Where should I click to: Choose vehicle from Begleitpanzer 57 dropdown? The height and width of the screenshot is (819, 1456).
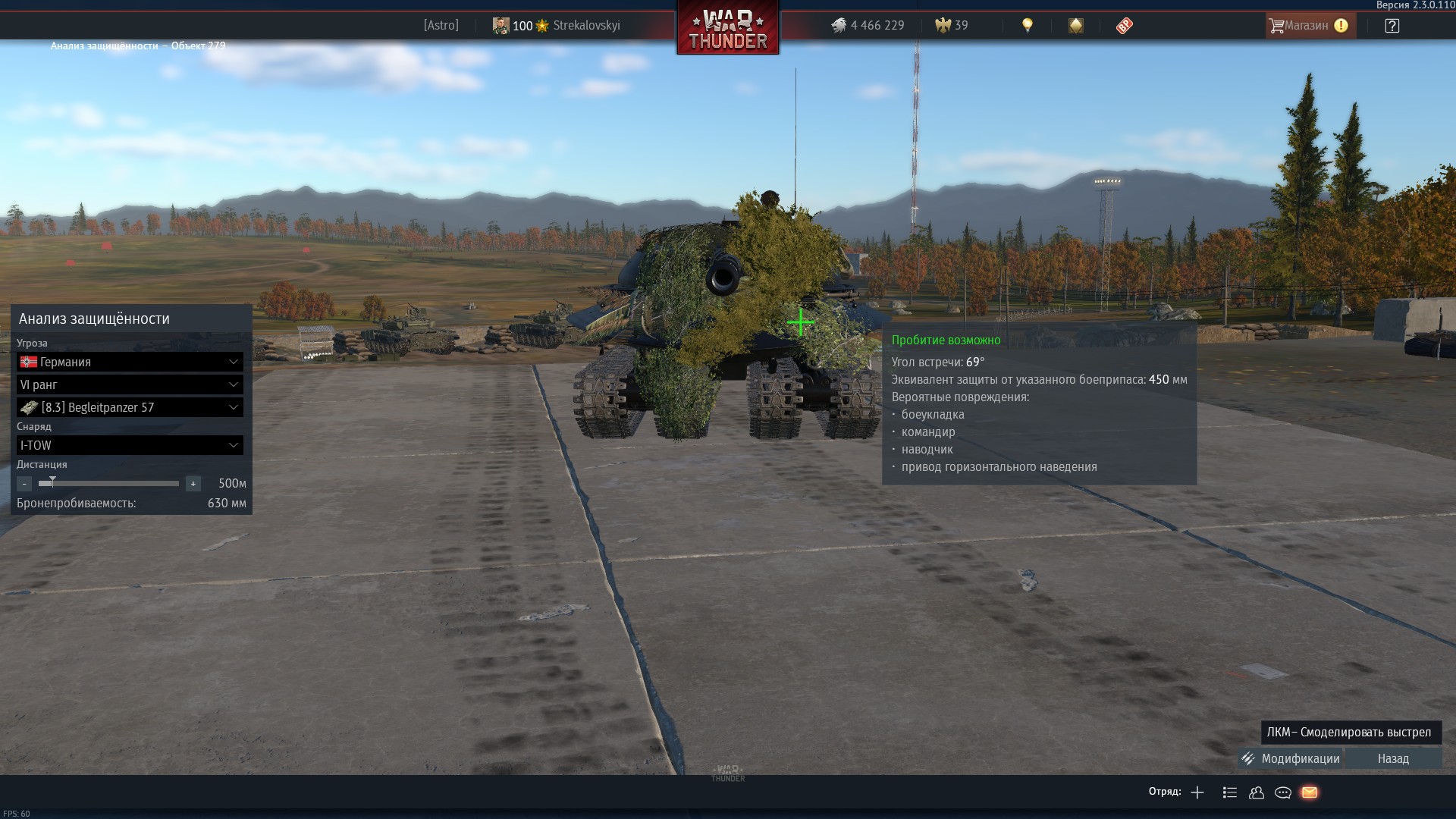pos(130,407)
